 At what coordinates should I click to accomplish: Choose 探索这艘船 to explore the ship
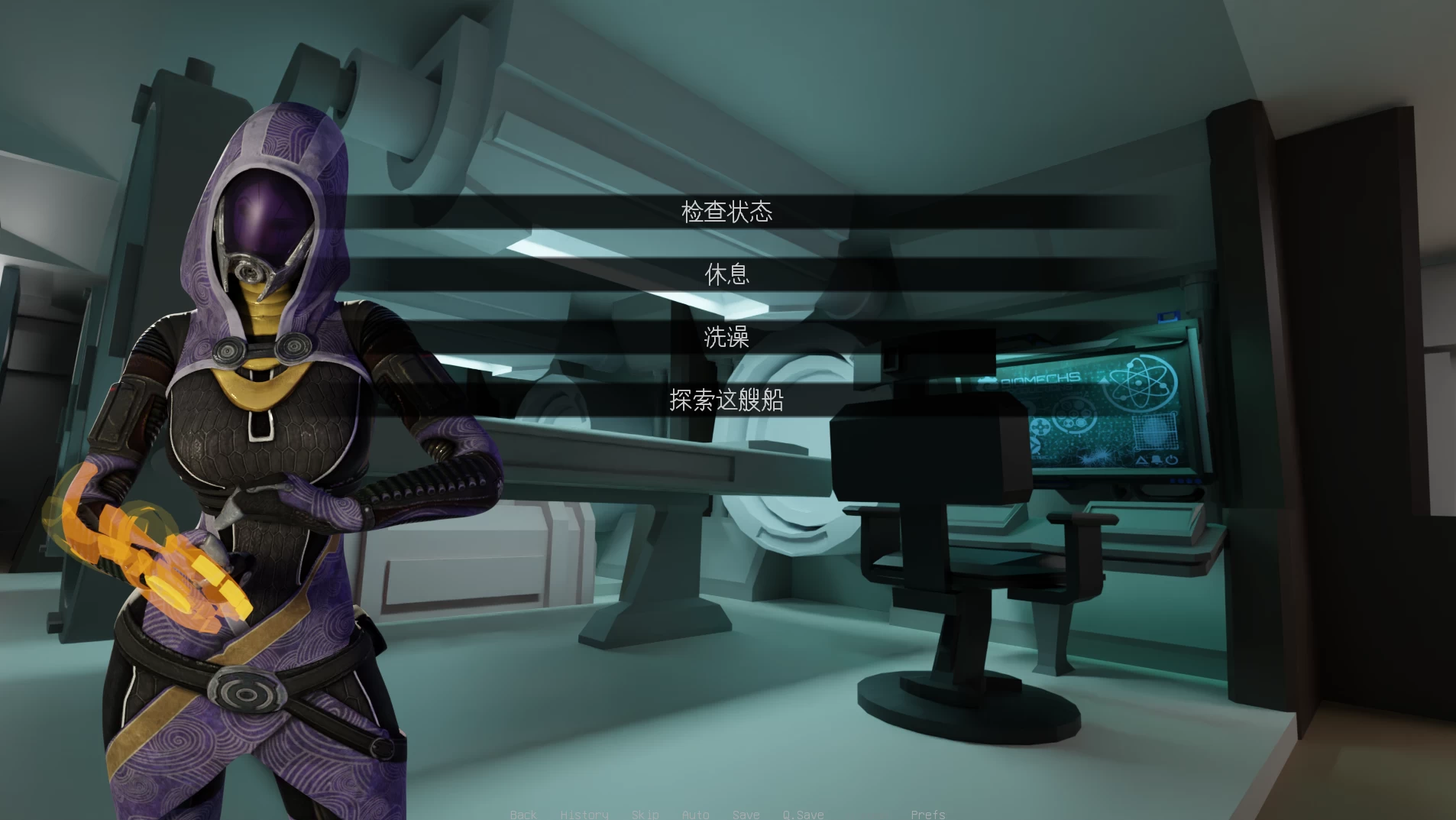726,400
